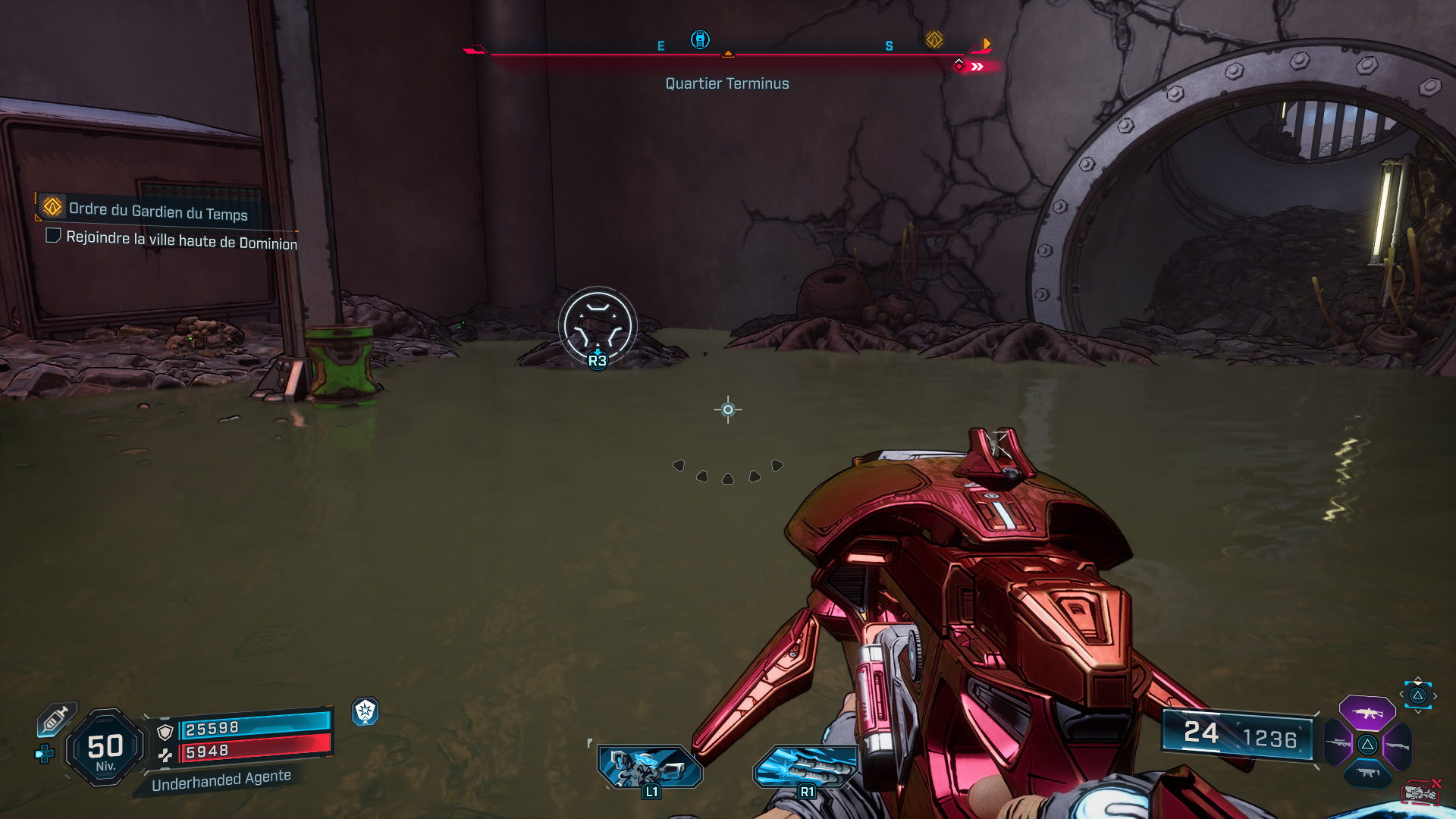Expand the down chevron under the weapon swap icon
The image size is (1456, 819).
point(1417,711)
